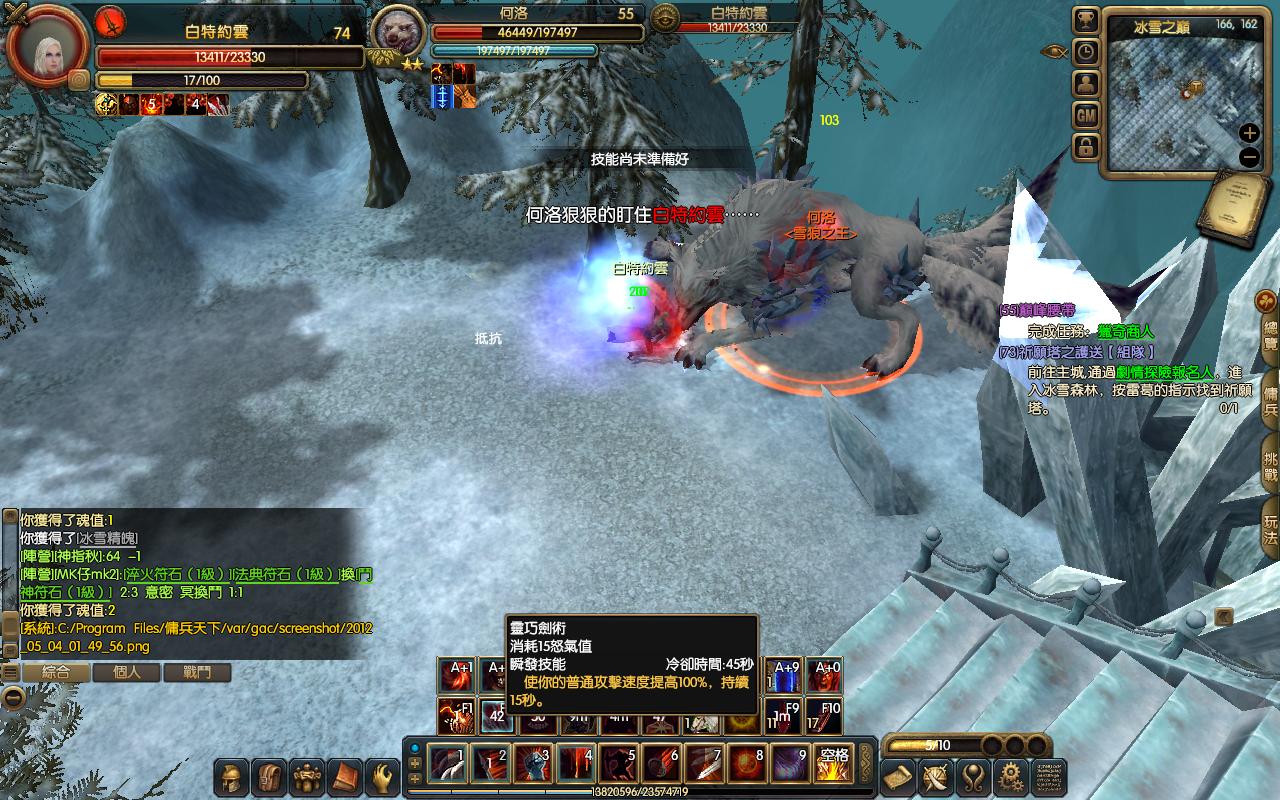
Task: Open the gear settings icon
Action: pos(1011,777)
